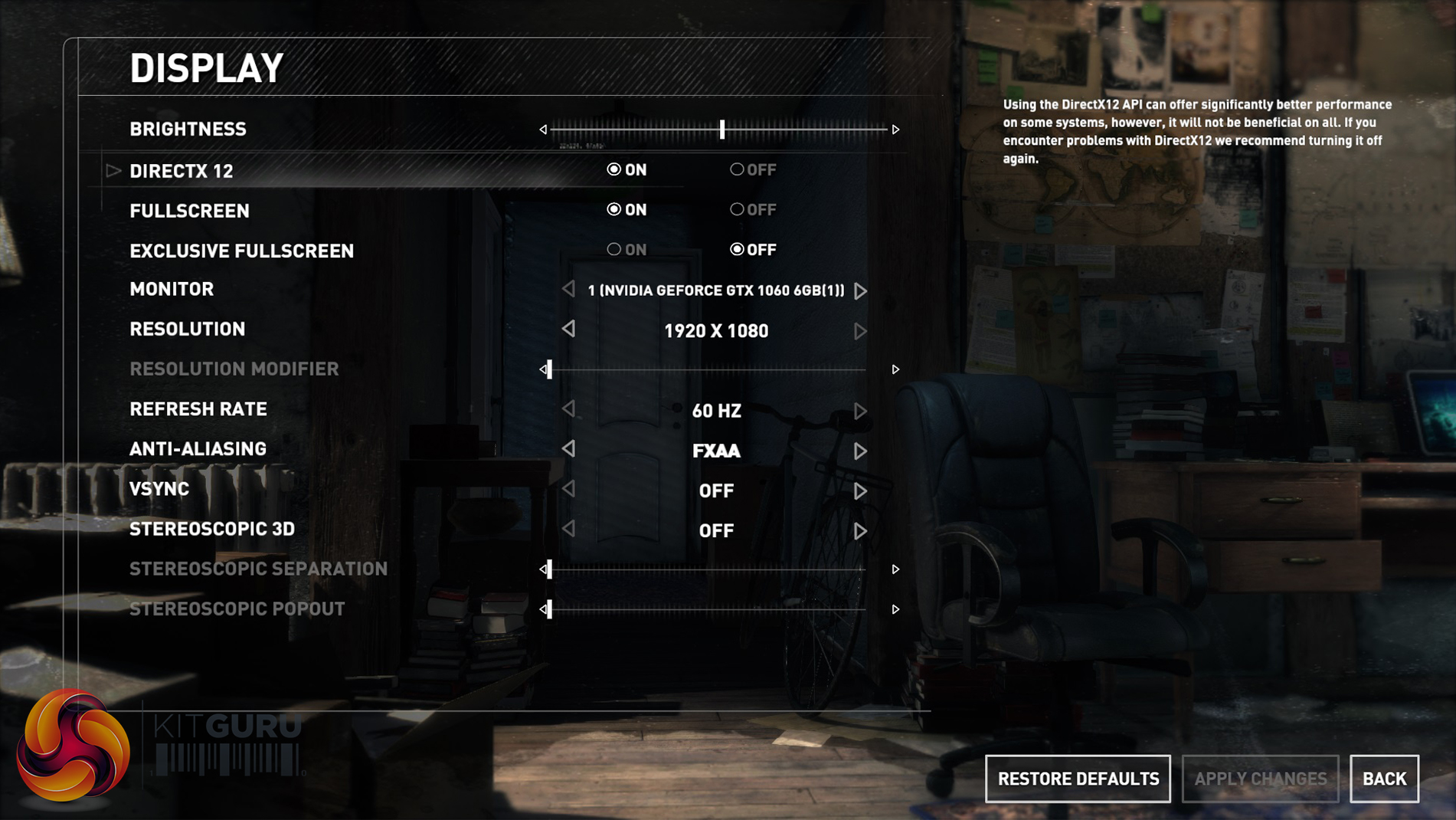Turn DirectX 12 off

tap(737, 169)
